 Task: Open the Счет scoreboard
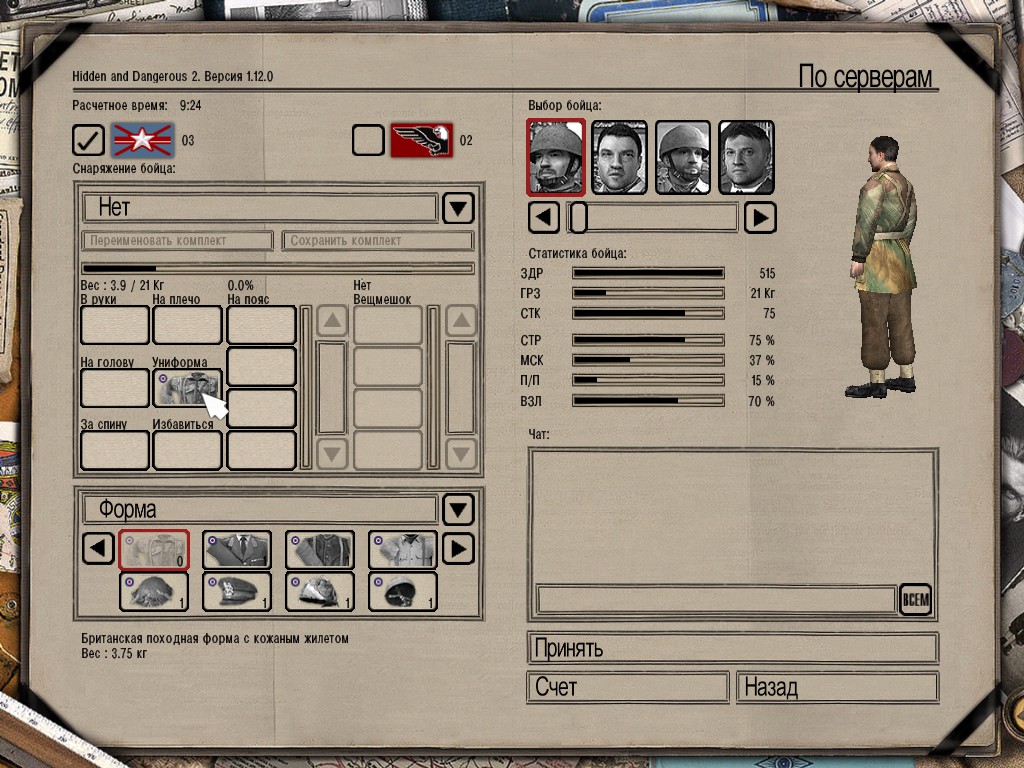coord(627,688)
